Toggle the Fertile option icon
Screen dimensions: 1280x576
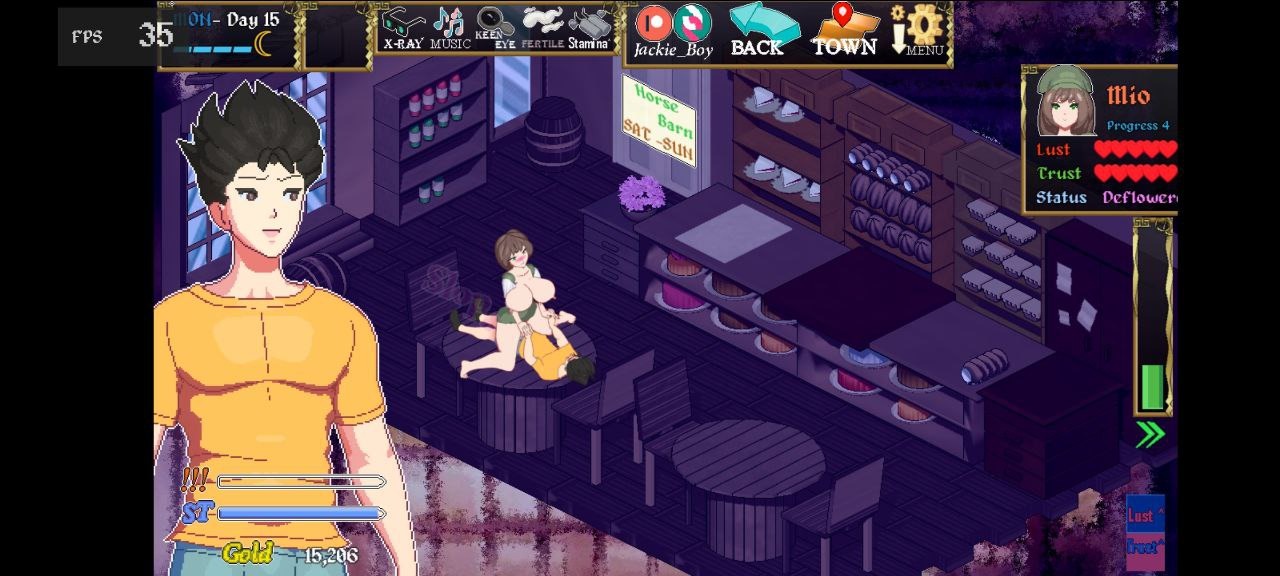[543, 27]
